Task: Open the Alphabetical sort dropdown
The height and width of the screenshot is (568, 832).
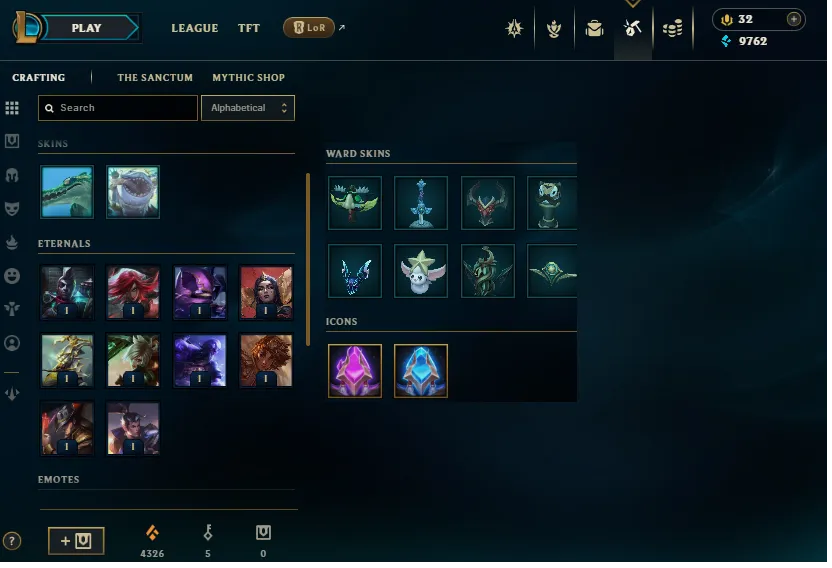Action: click(x=247, y=108)
